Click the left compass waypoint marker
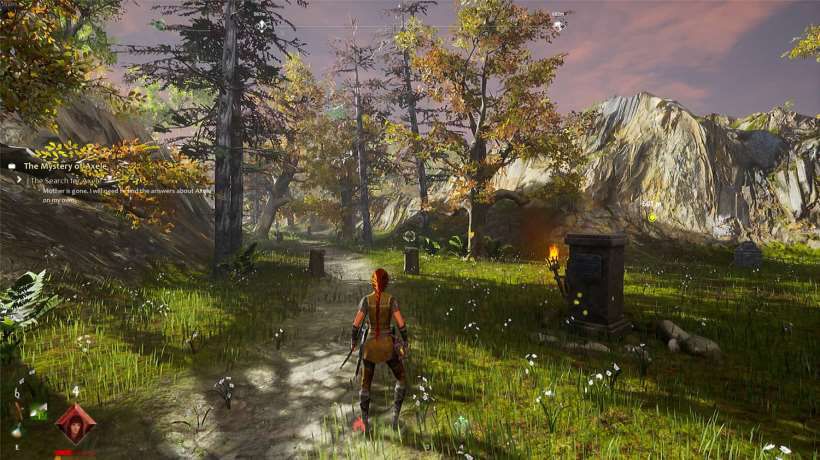Screen dimensions: 820x460 262,22
